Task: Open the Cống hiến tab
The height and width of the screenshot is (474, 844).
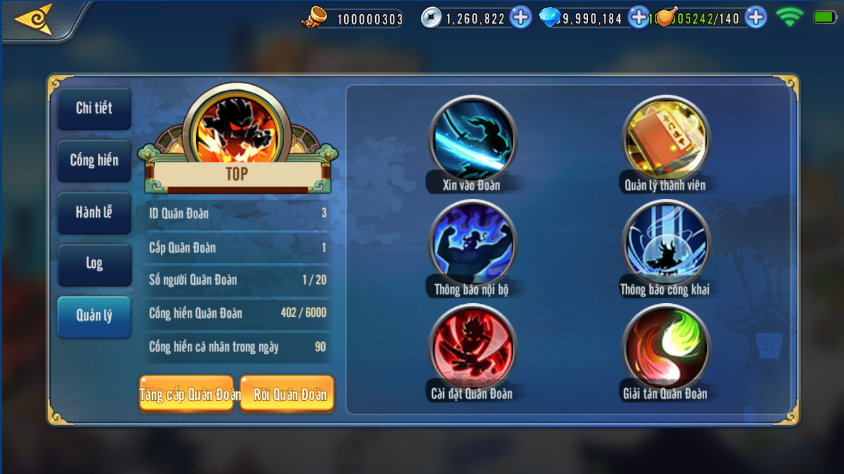Action: click(x=94, y=160)
